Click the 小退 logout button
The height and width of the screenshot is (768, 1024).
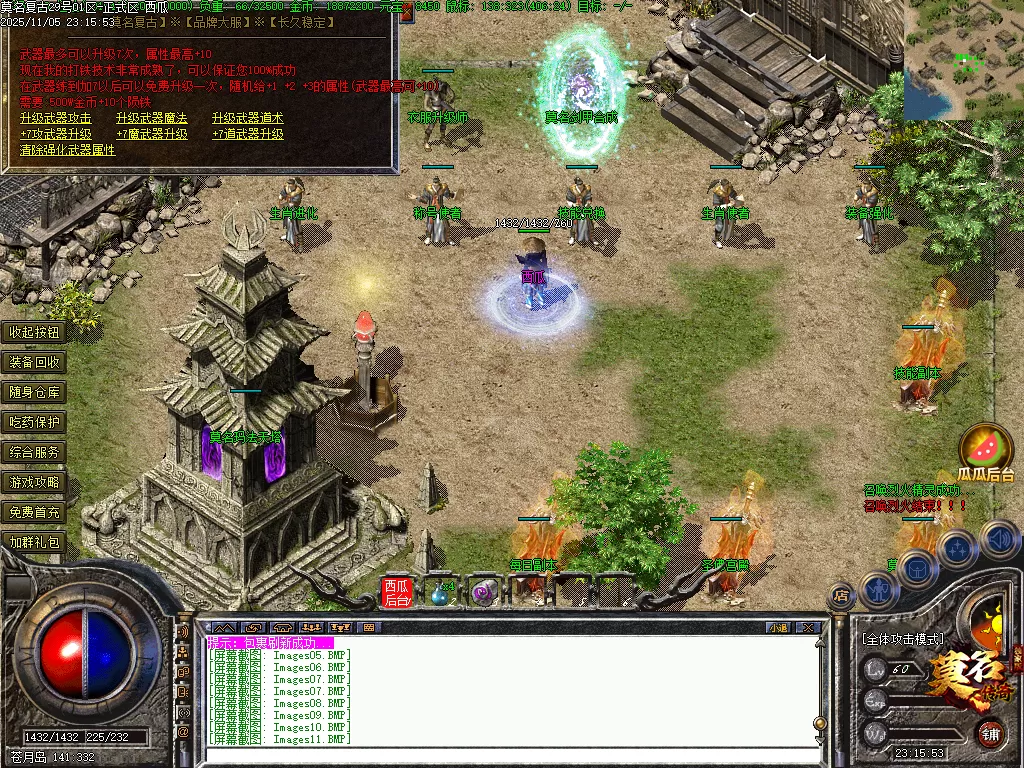click(778, 627)
